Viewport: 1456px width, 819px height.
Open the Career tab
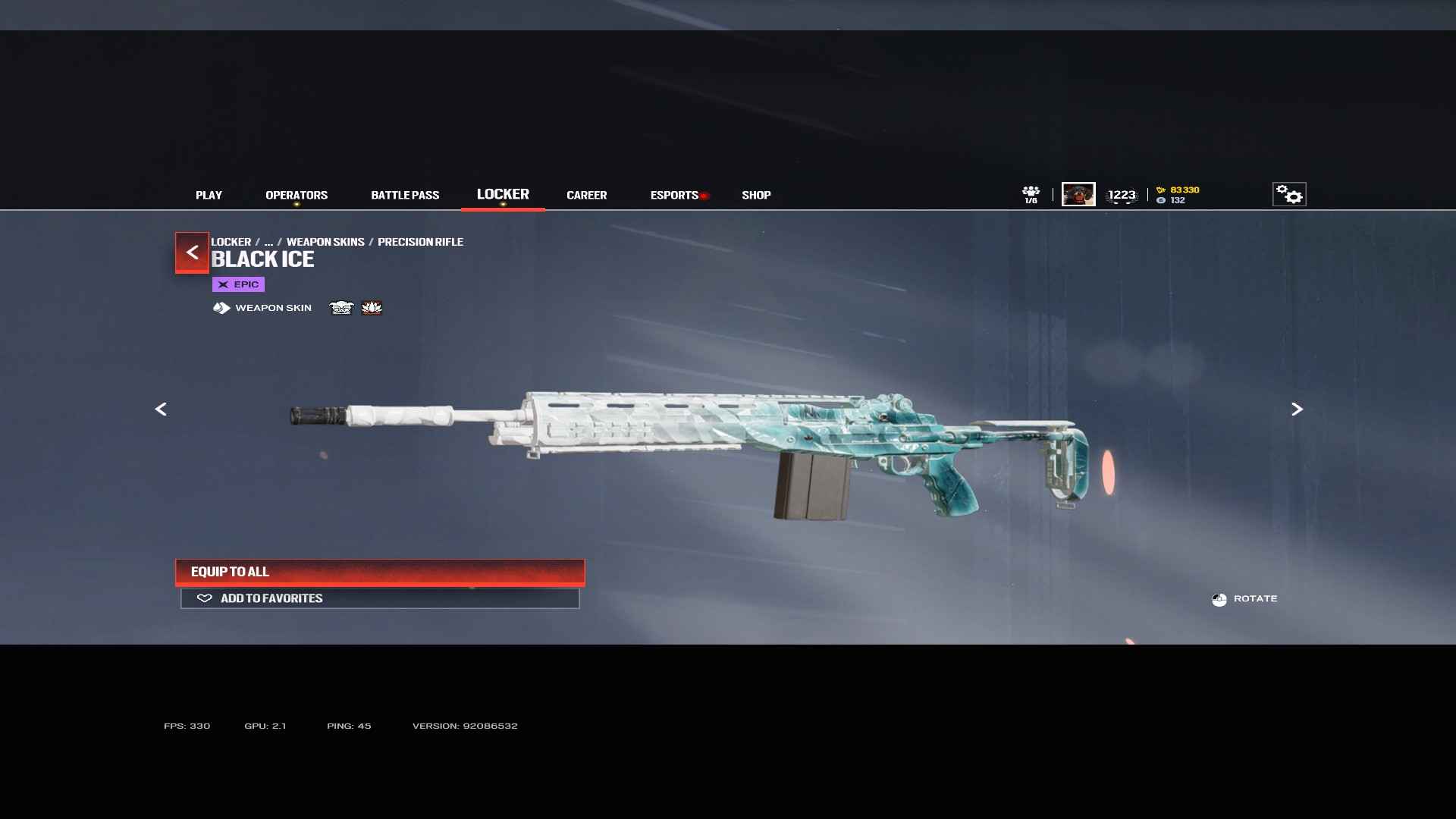[x=586, y=195]
